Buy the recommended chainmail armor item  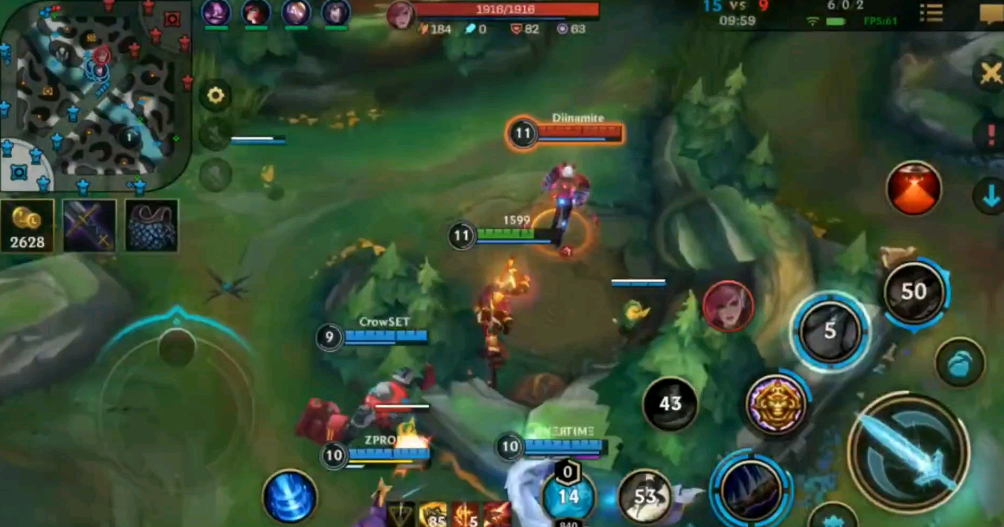(x=152, y=225)
